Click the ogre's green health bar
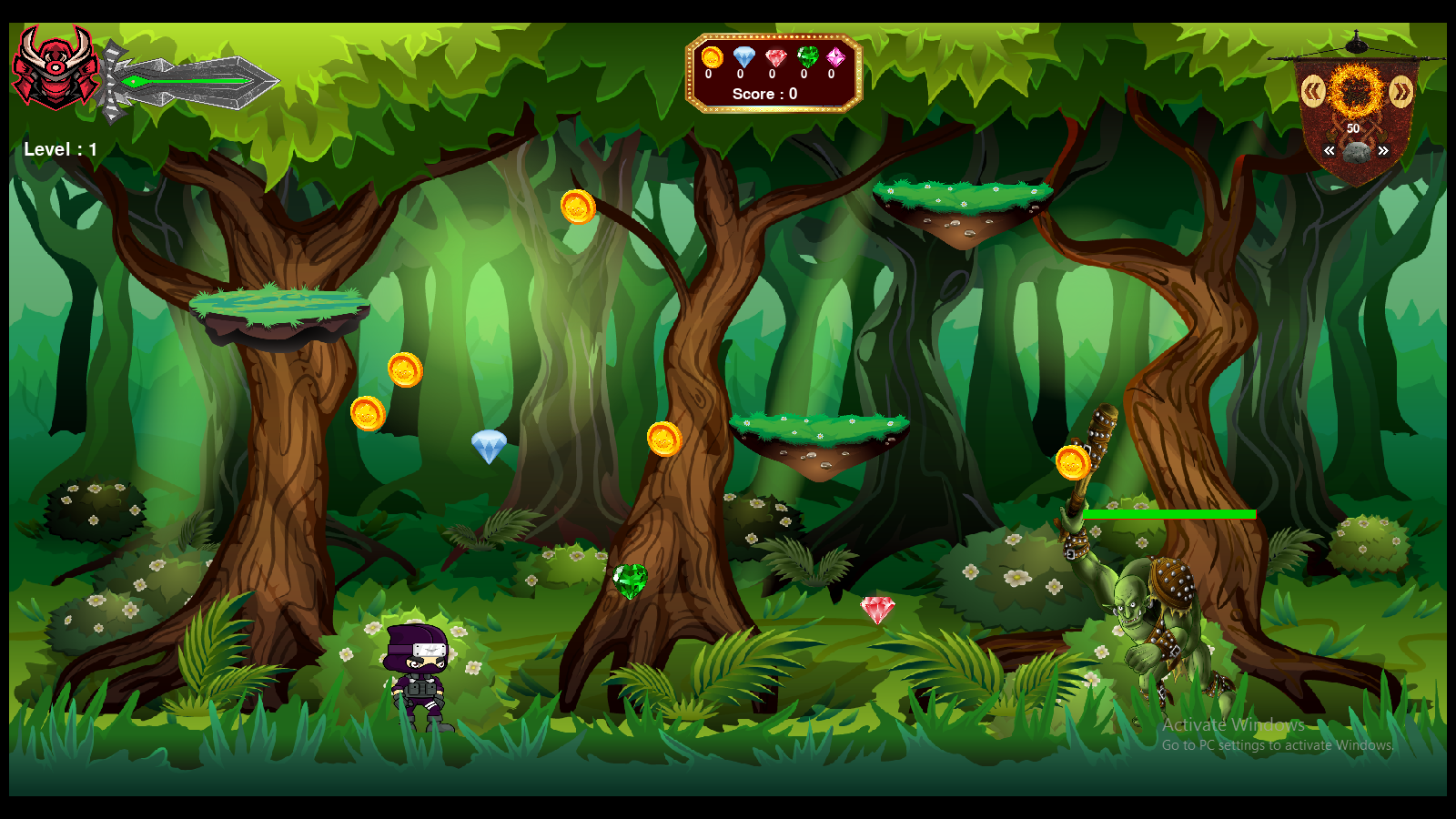The image size is (1456, 819). (1170, 514)
